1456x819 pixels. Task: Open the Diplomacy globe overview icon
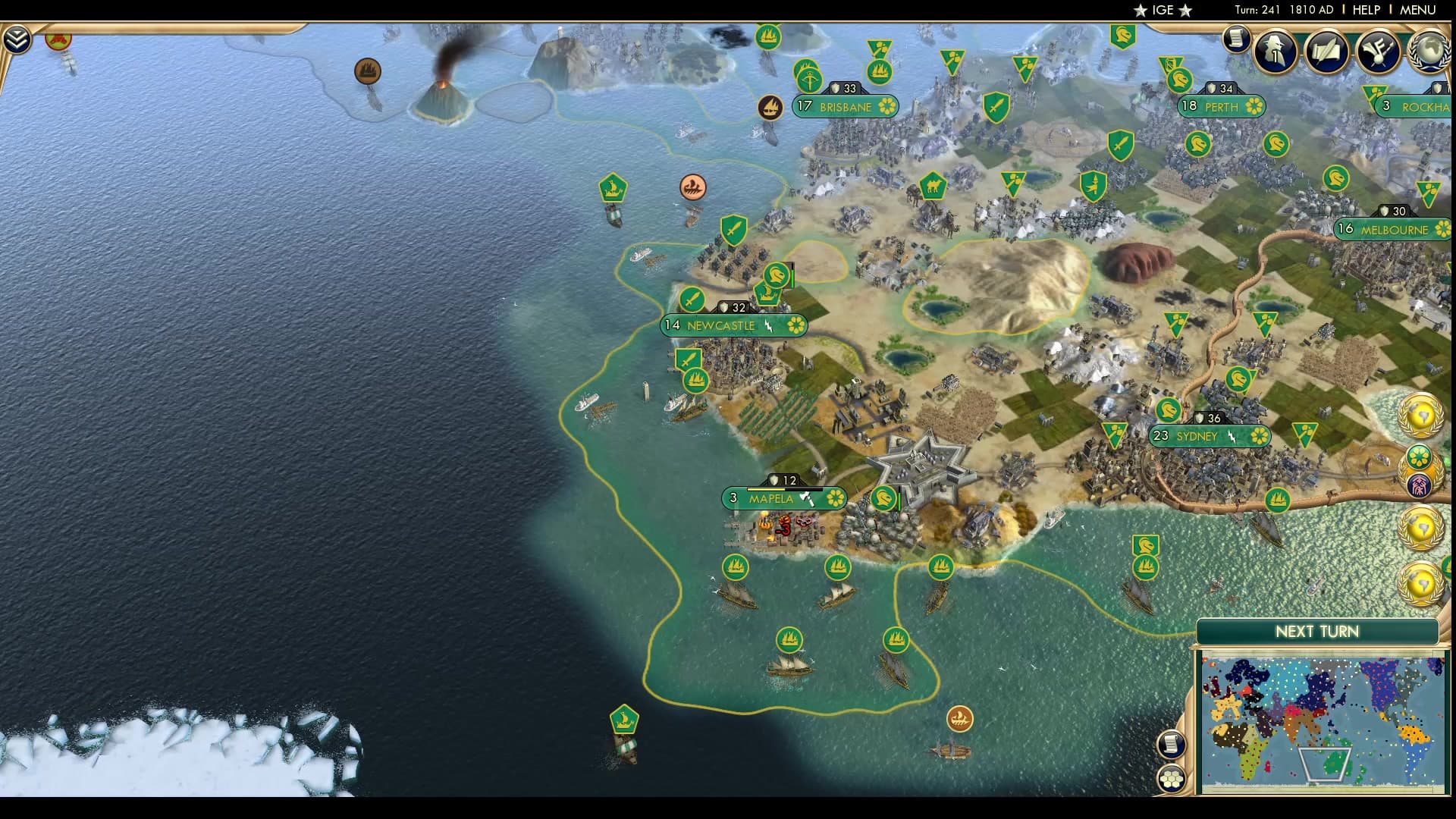[x=1432, y=53]
